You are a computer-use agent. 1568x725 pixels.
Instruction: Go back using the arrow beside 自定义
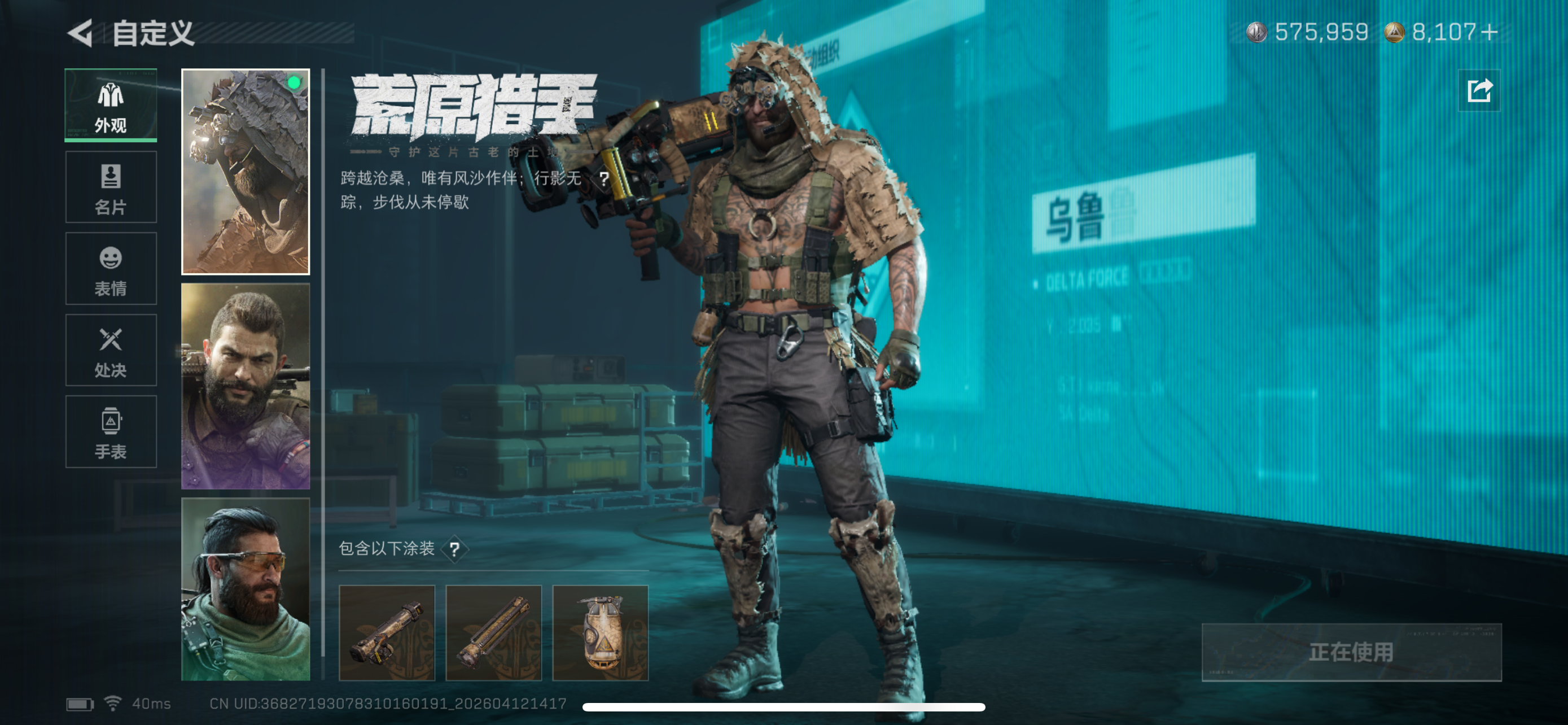pyautogui.click(x=80, y=33)
